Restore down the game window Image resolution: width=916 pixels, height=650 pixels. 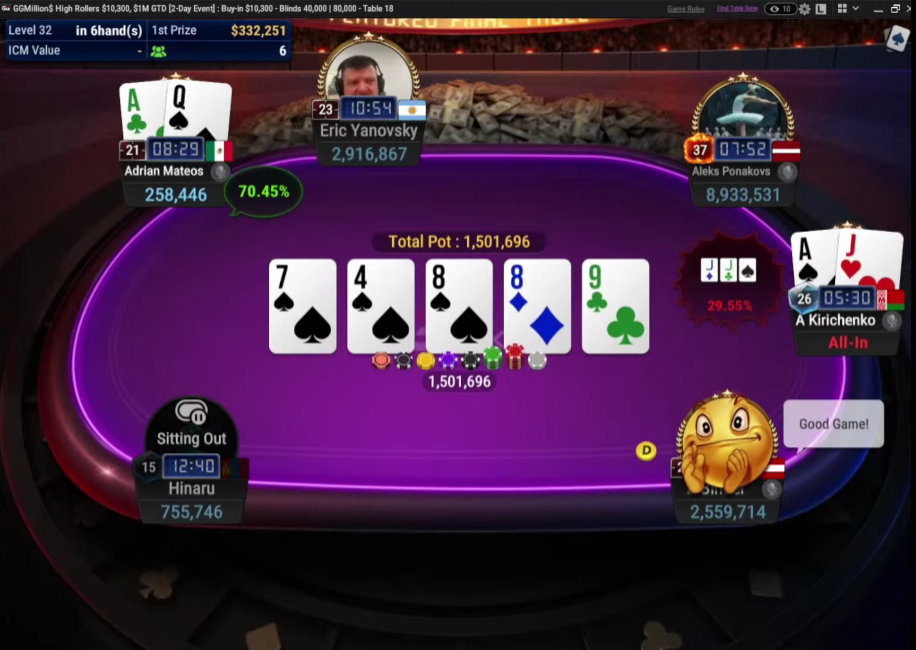coord(897,9)
